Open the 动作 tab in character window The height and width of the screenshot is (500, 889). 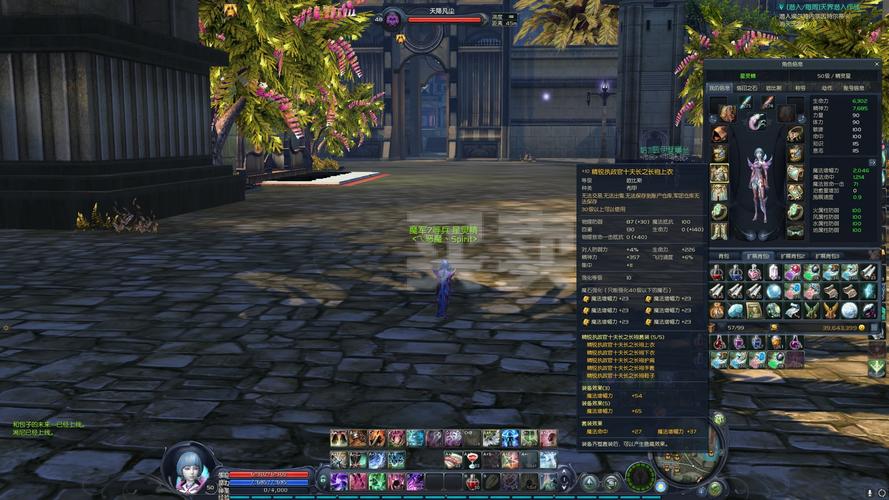tap(826, 87)
